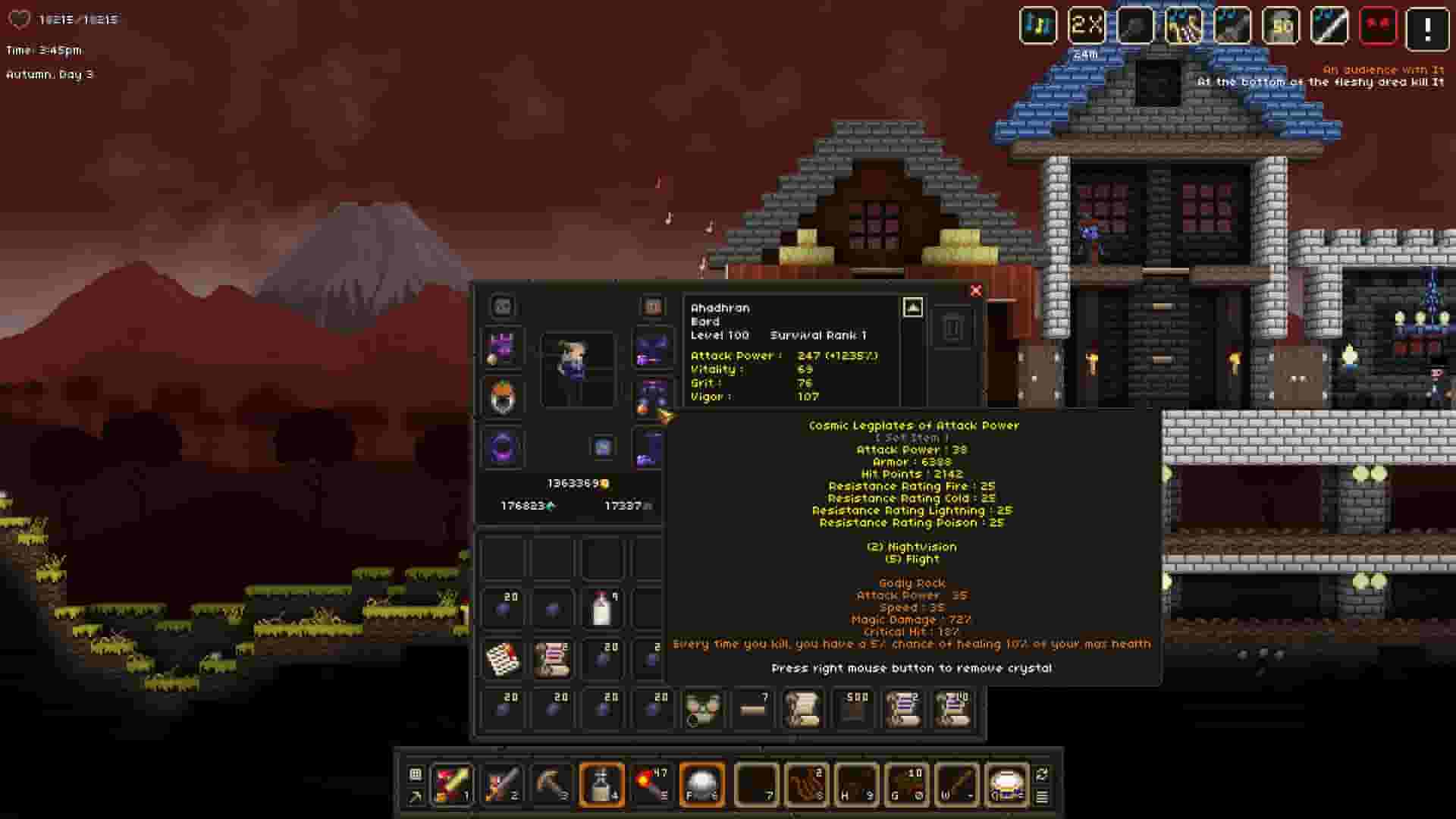Open the spell book wand icon on top bar

(1331, 25)
